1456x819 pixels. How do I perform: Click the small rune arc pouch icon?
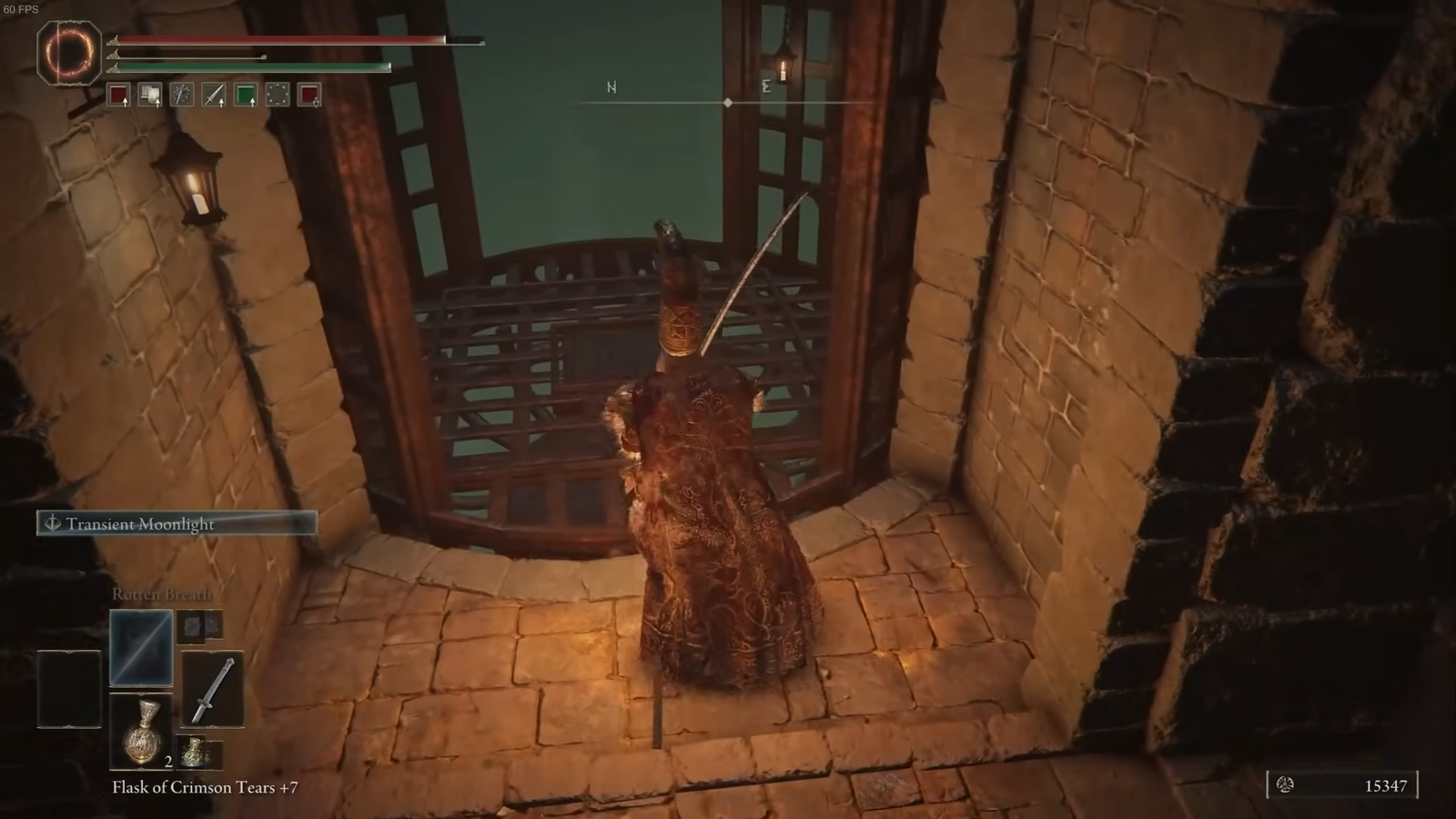[x=194, y=752]
